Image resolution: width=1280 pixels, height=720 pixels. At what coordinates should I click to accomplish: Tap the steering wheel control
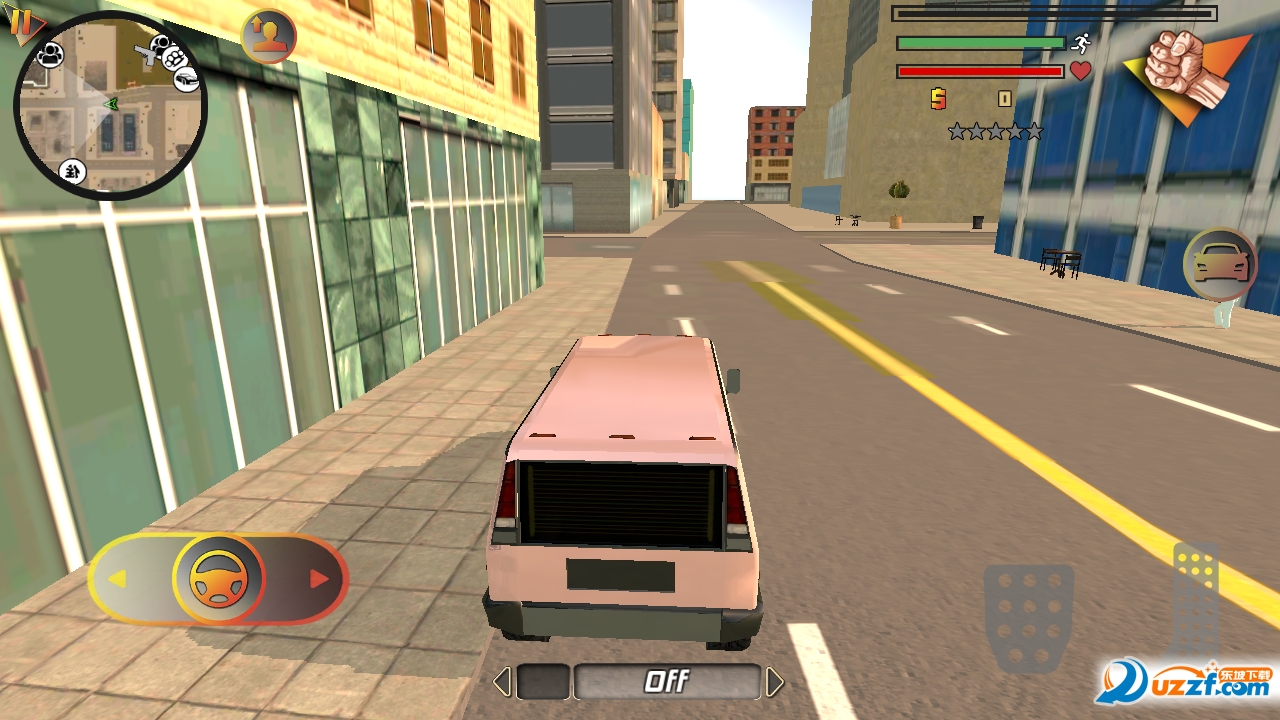point(218,579)
